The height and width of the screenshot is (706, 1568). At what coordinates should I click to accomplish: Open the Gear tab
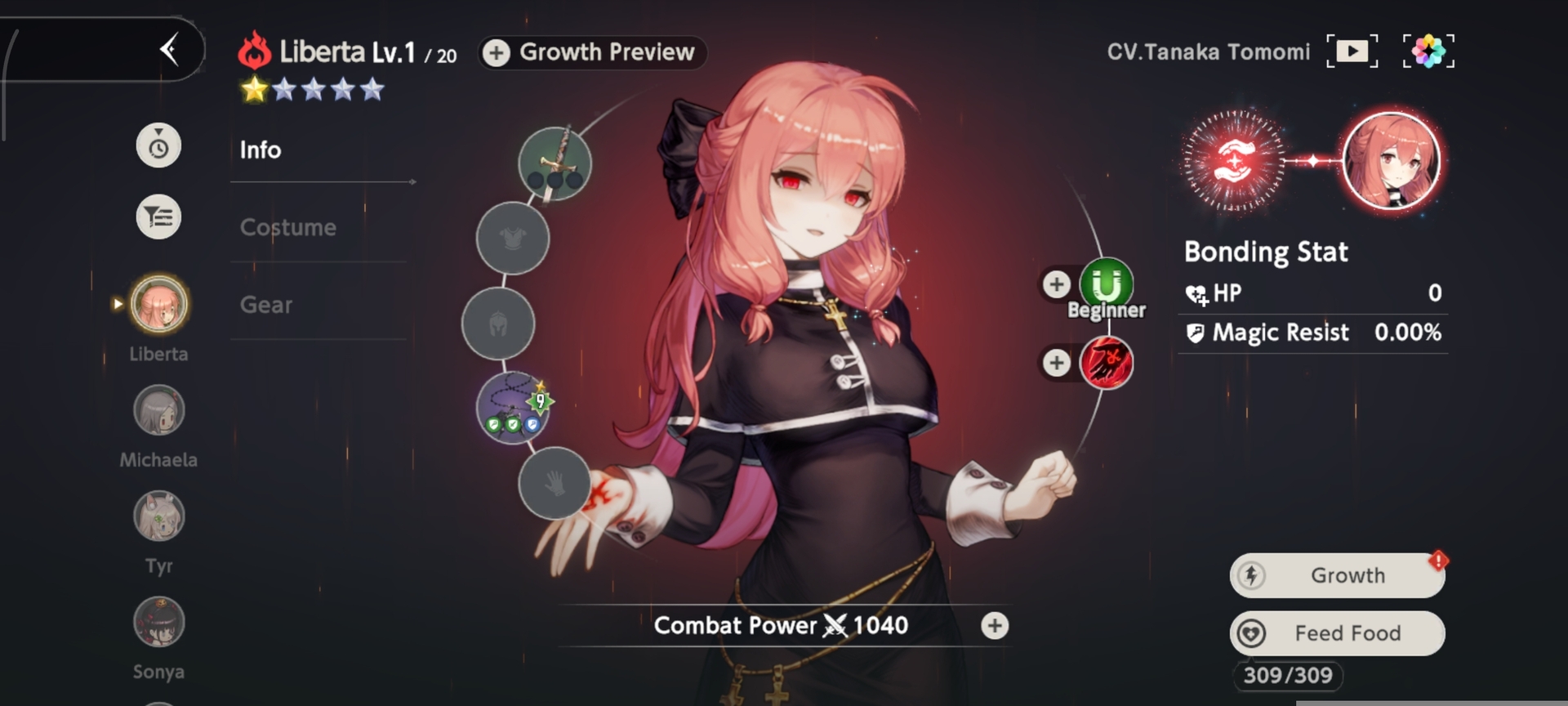click(266, 305)
